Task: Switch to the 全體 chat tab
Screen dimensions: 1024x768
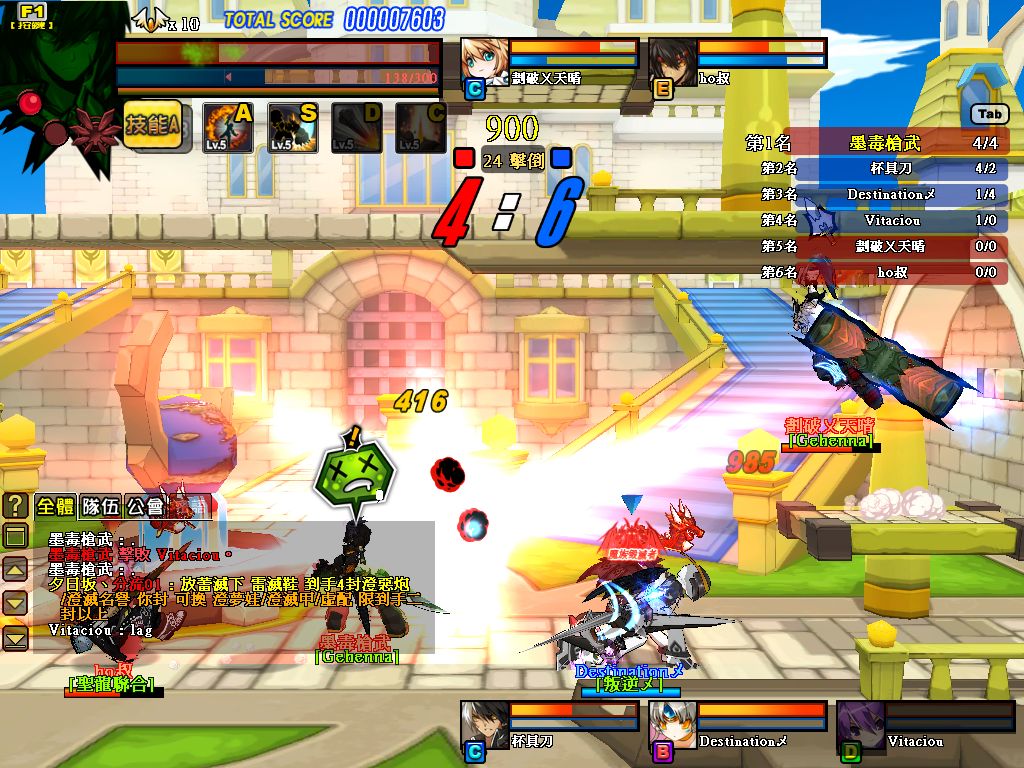Action: [x=56, y=506]
